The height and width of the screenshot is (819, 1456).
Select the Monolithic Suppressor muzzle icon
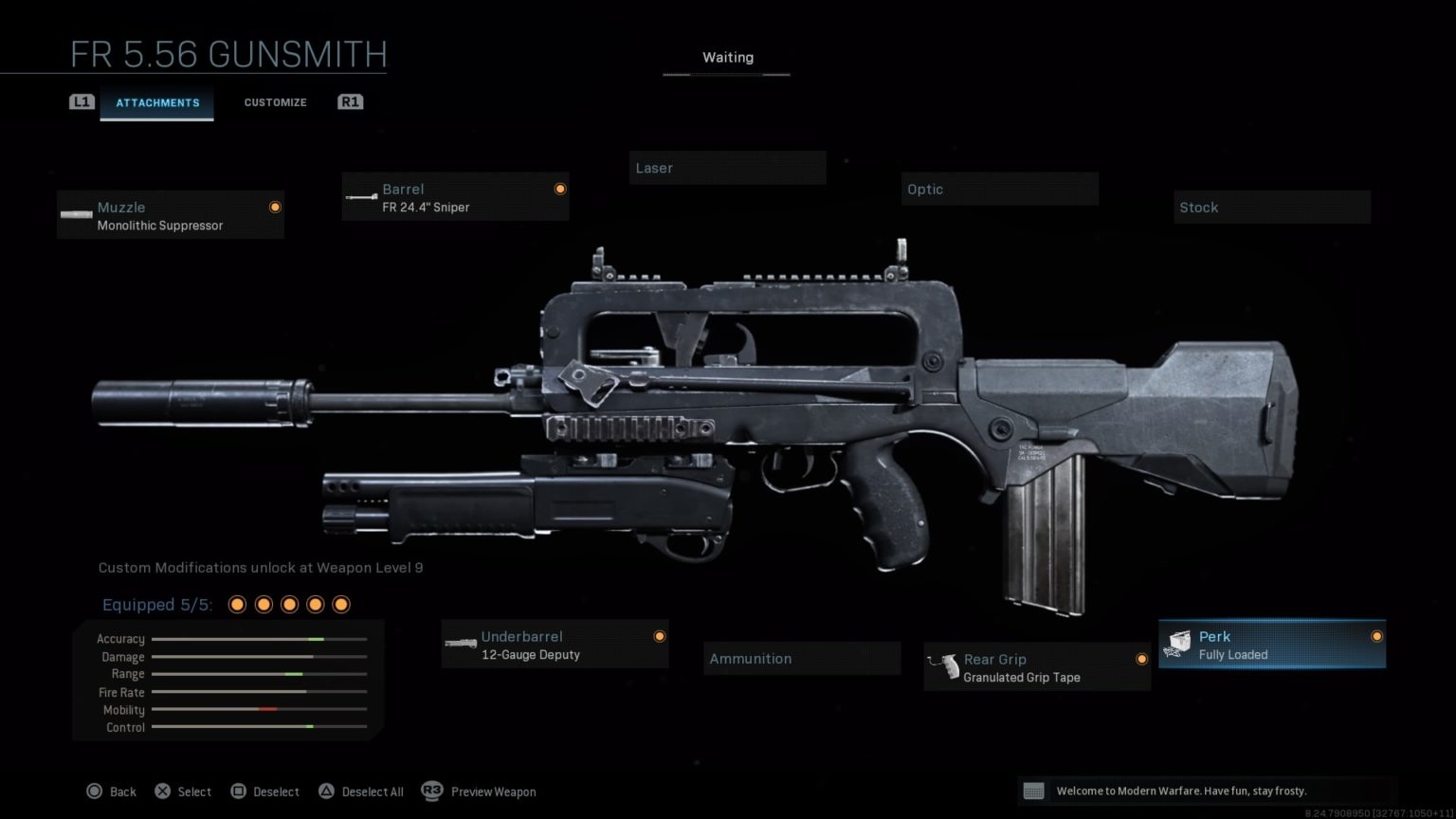coord(76,214)
